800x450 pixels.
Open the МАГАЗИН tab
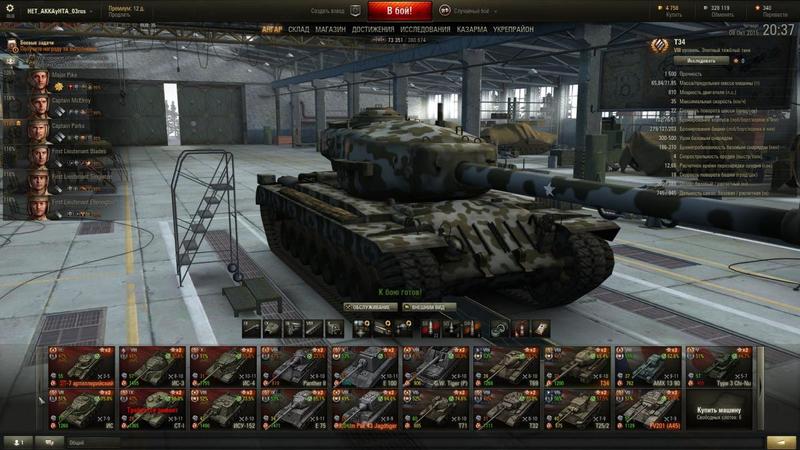click(x=330, y=30)
